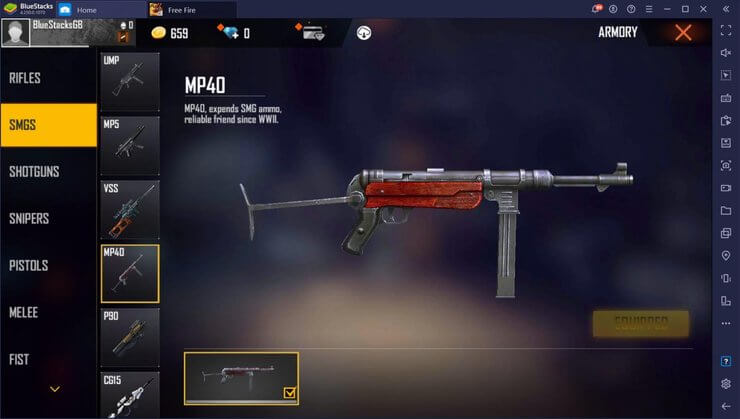Image resolution: width=740 pixels, height=419 pixels.
Task: Switch to the BlueStacks Home tab
Action: coord(86,9)
